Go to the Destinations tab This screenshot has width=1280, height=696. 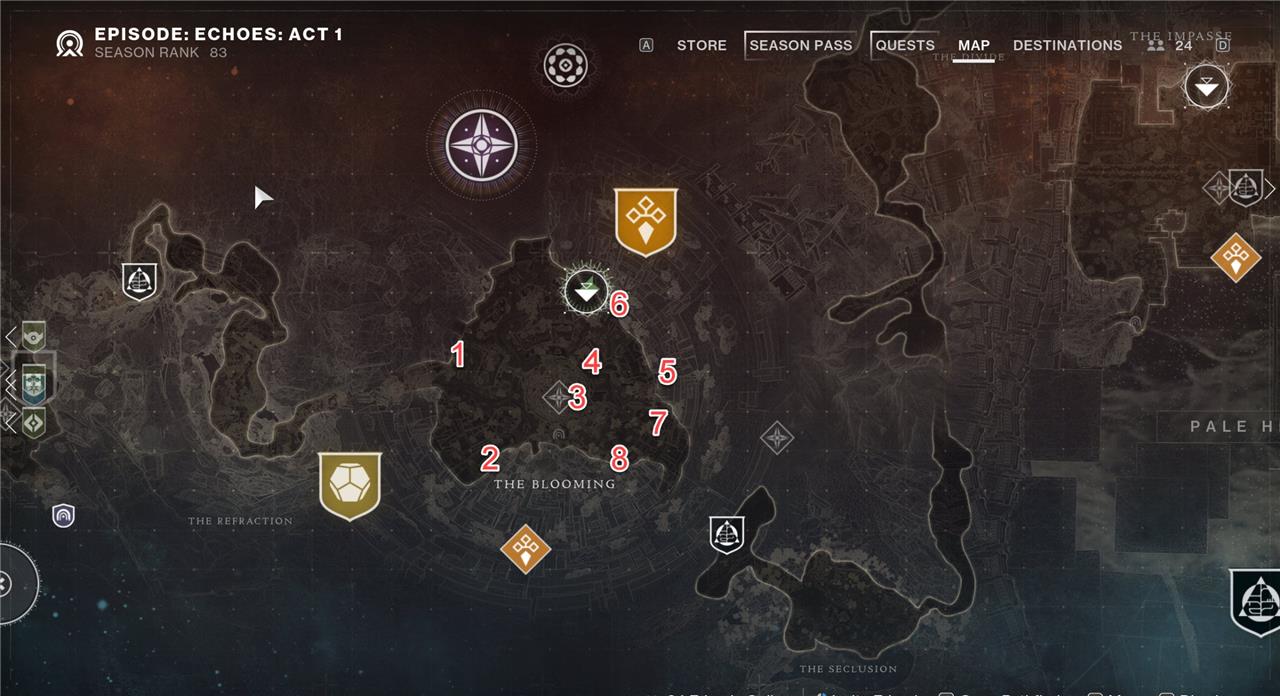tap(1067, 45)
